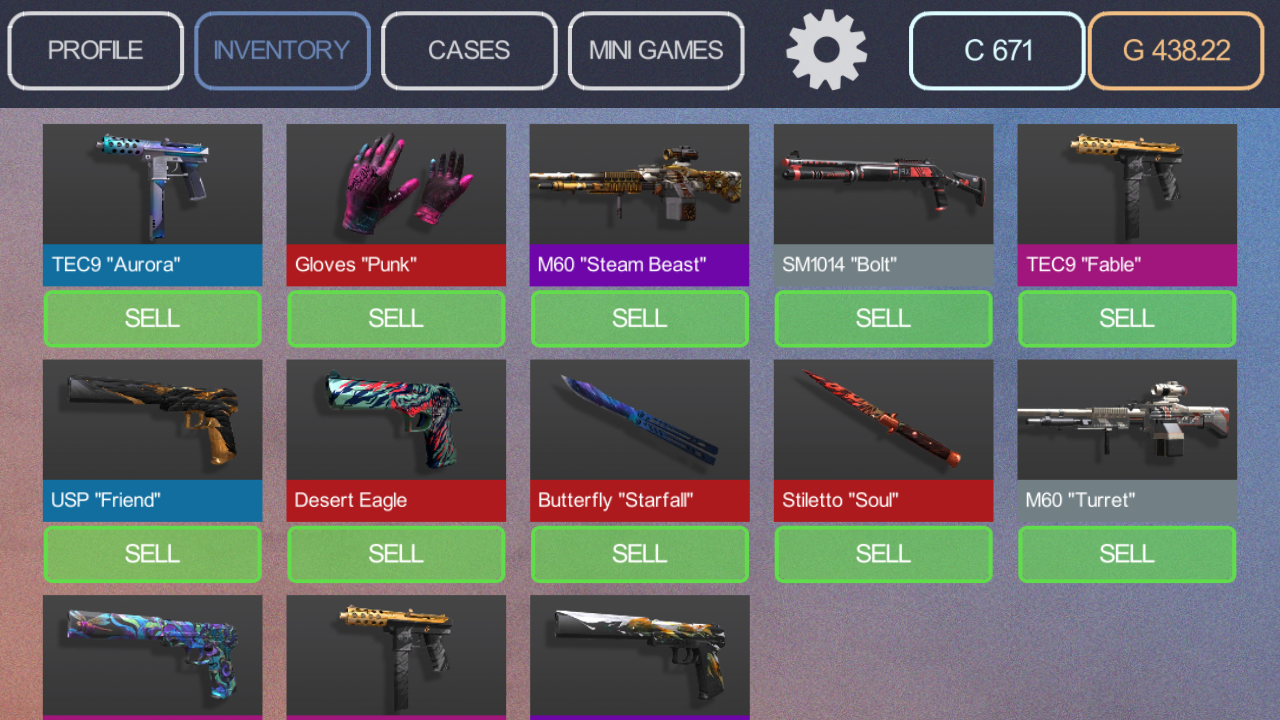Select the Stiletto "Soul" knife image
The image size is (1280, 720).
[883, 418]
